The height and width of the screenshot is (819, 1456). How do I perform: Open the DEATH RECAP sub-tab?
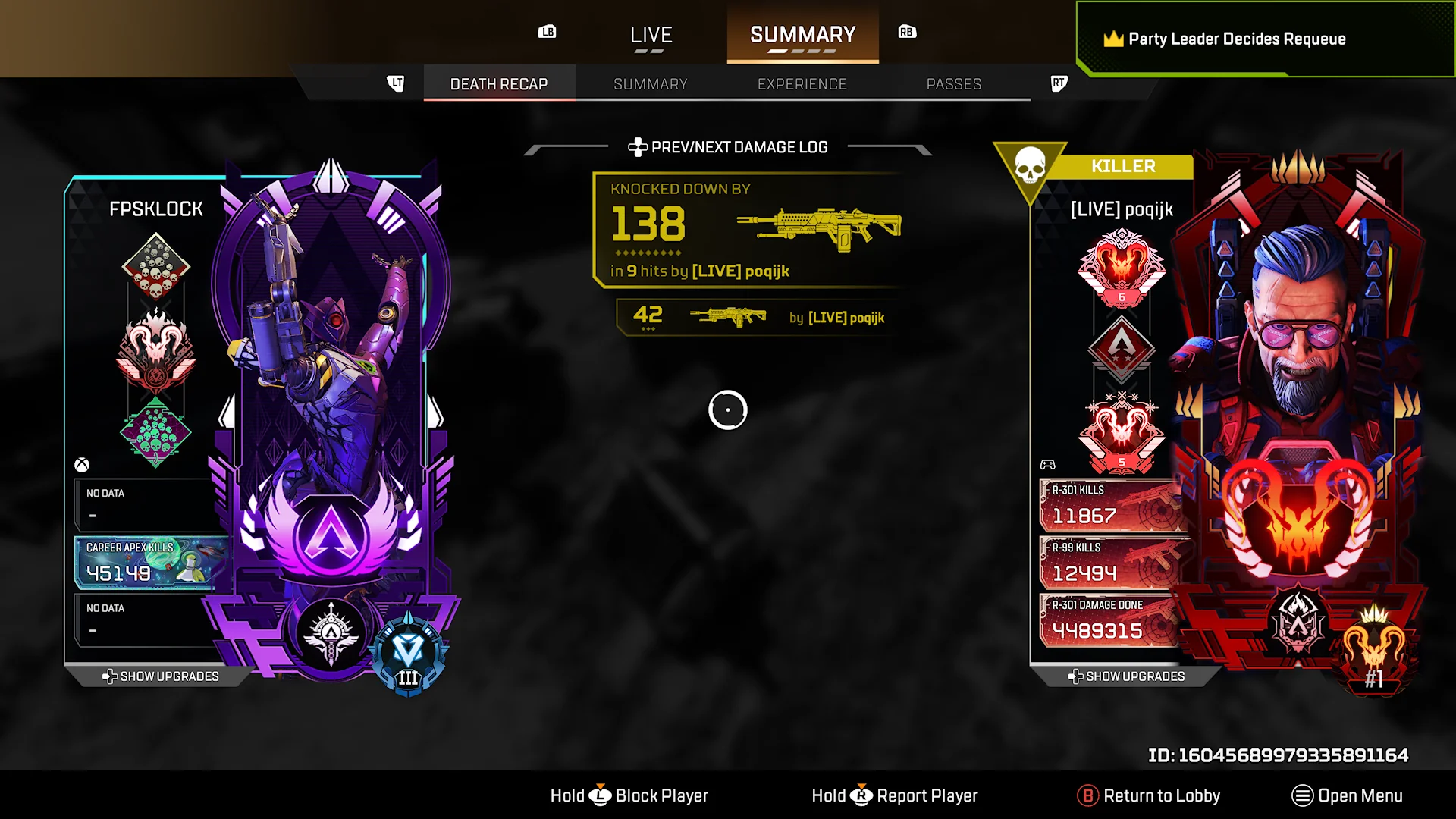pos(499,84)
